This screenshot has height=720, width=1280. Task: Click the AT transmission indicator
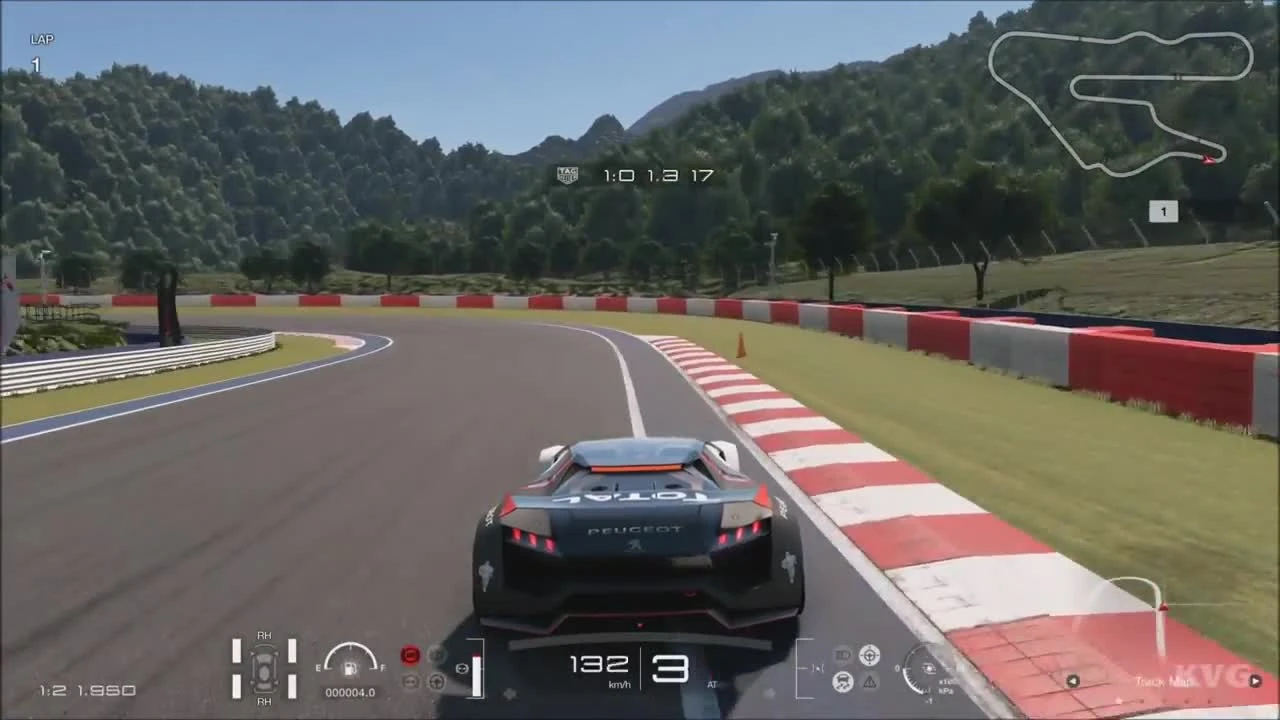click(x=710, y=686)
